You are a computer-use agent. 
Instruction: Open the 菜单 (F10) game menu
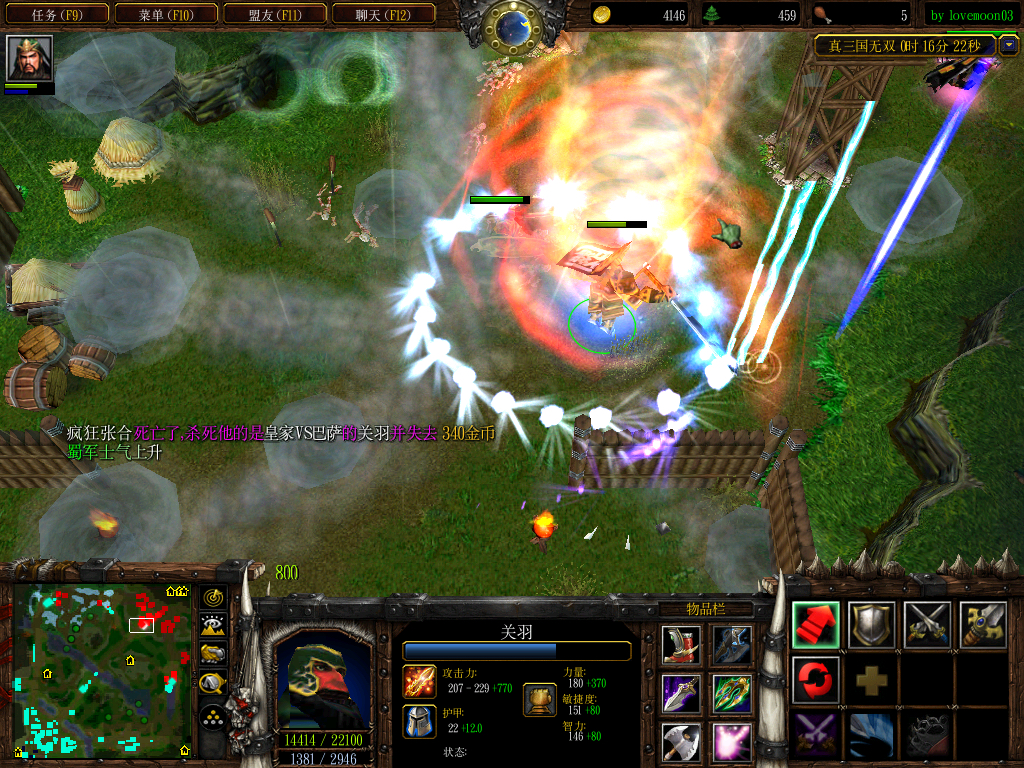click(x=165, y=15)
